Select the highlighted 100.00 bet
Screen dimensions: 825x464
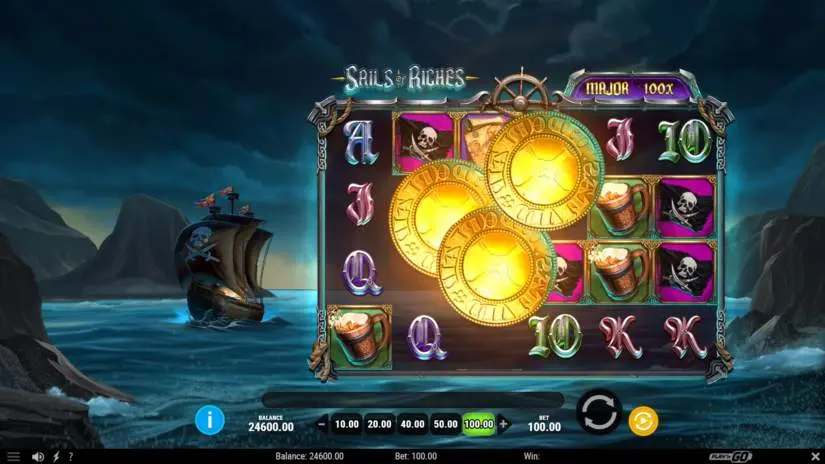click(479, 424)
